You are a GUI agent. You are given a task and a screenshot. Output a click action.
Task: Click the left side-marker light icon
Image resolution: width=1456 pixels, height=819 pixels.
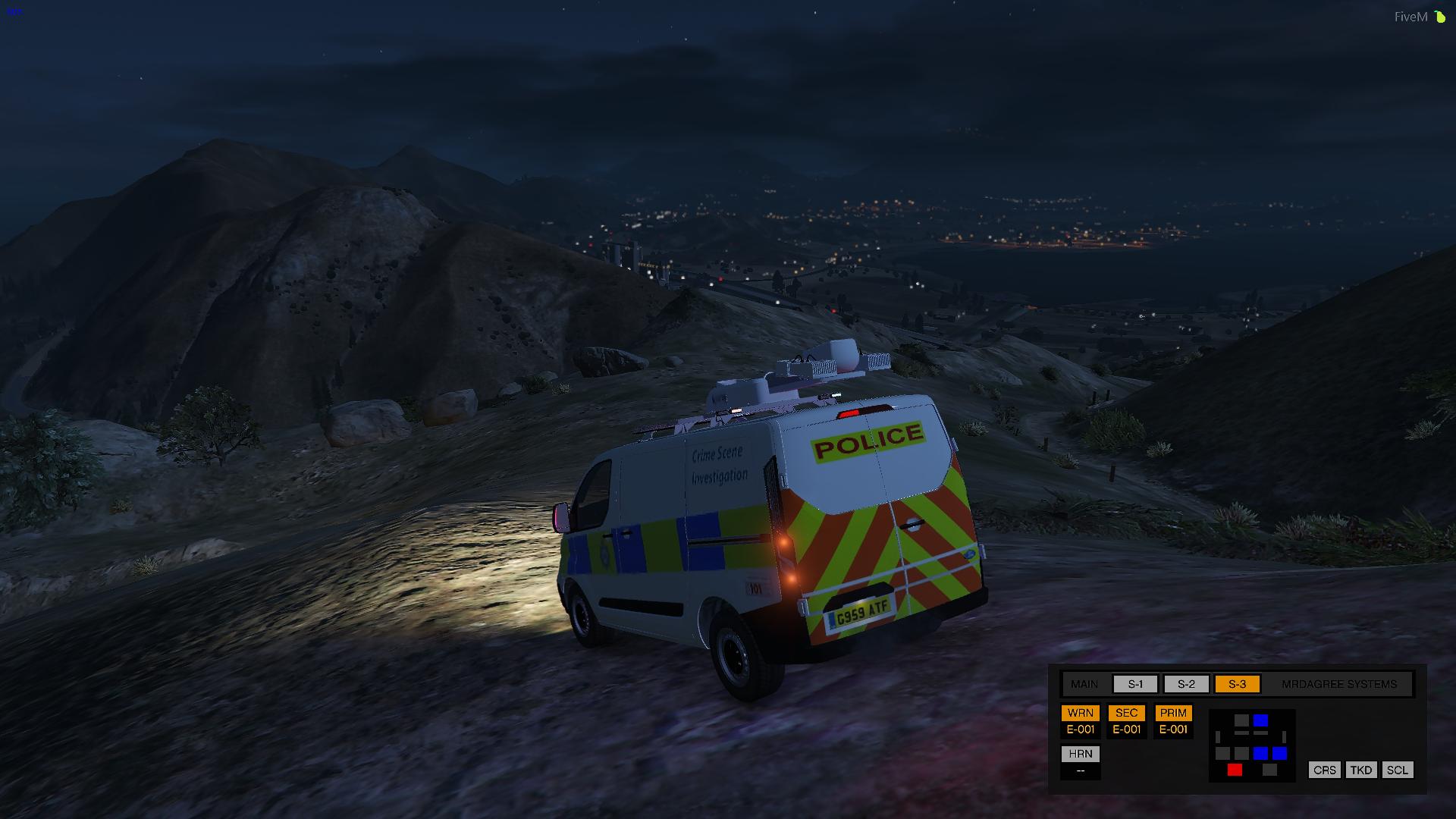[1218, 737]
